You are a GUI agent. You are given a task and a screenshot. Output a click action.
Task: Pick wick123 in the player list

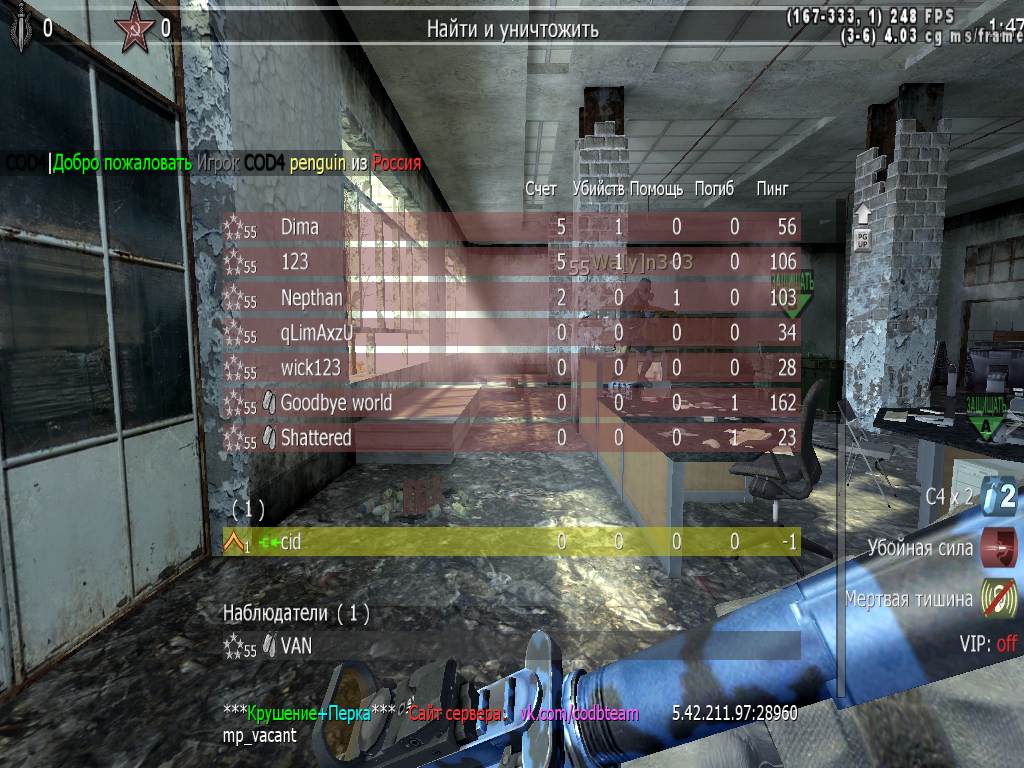[x=510, y=368]
